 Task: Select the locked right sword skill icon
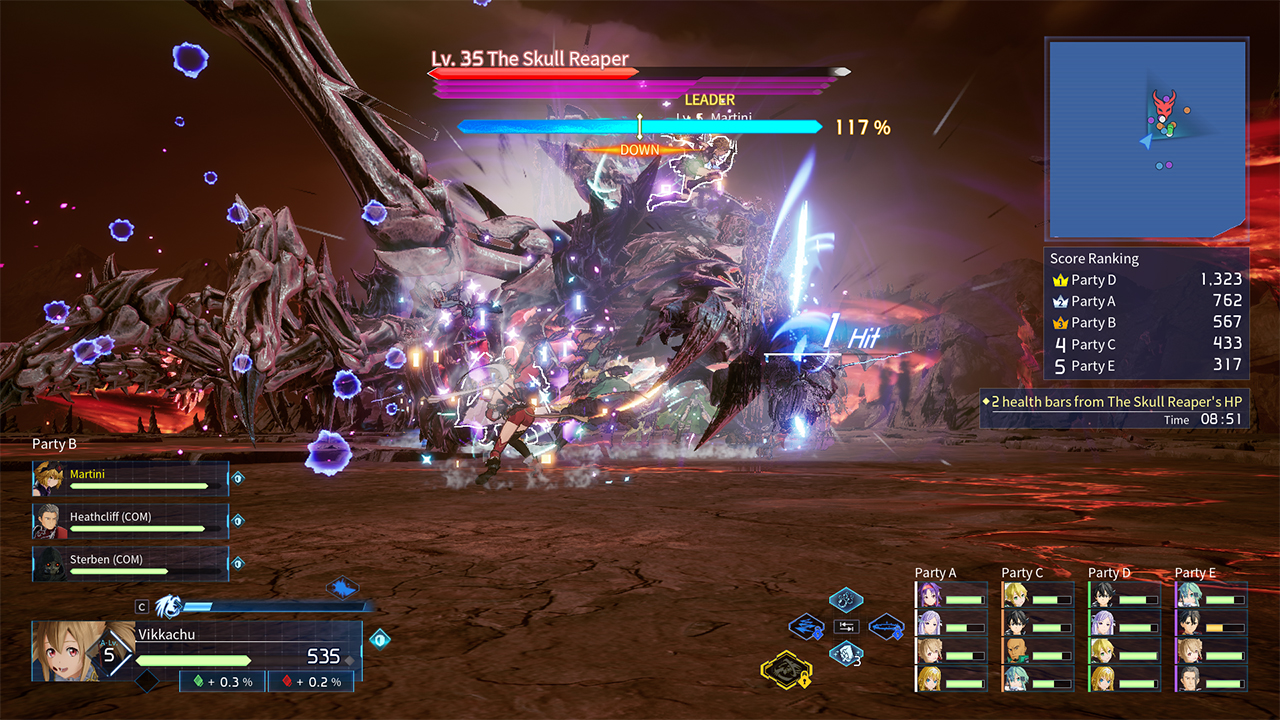coord(886,627)
